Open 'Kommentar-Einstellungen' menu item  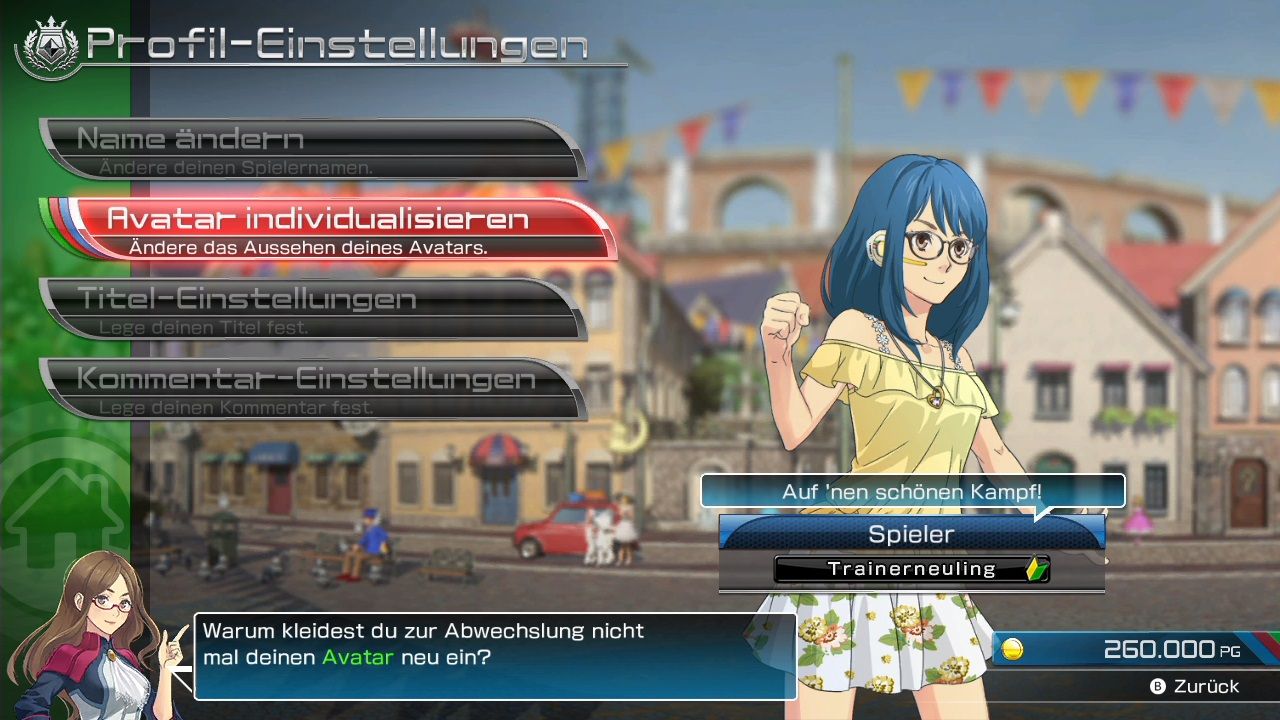coord(310,389)
